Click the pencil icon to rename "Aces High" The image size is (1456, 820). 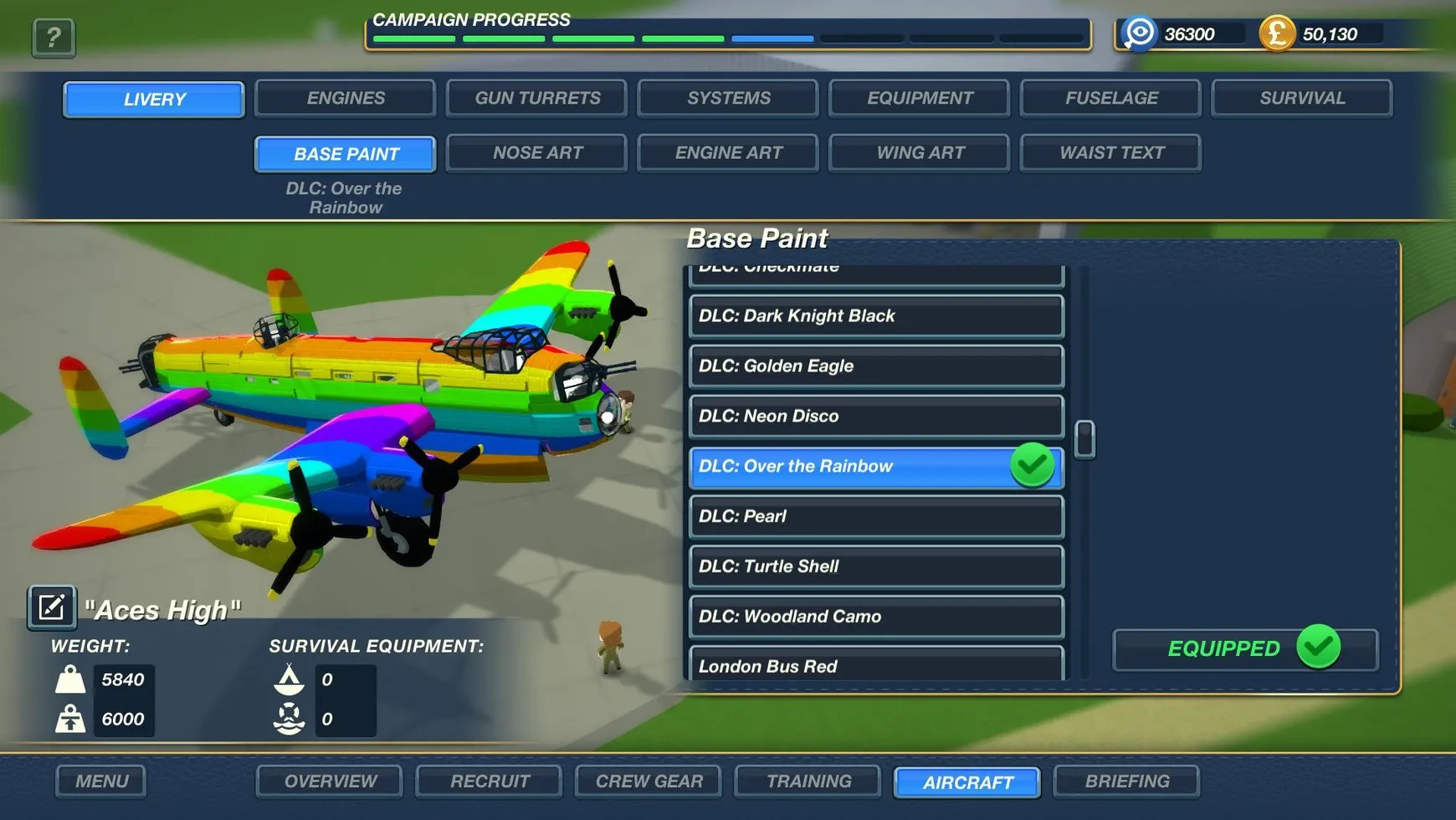click(x=50, y=607)
